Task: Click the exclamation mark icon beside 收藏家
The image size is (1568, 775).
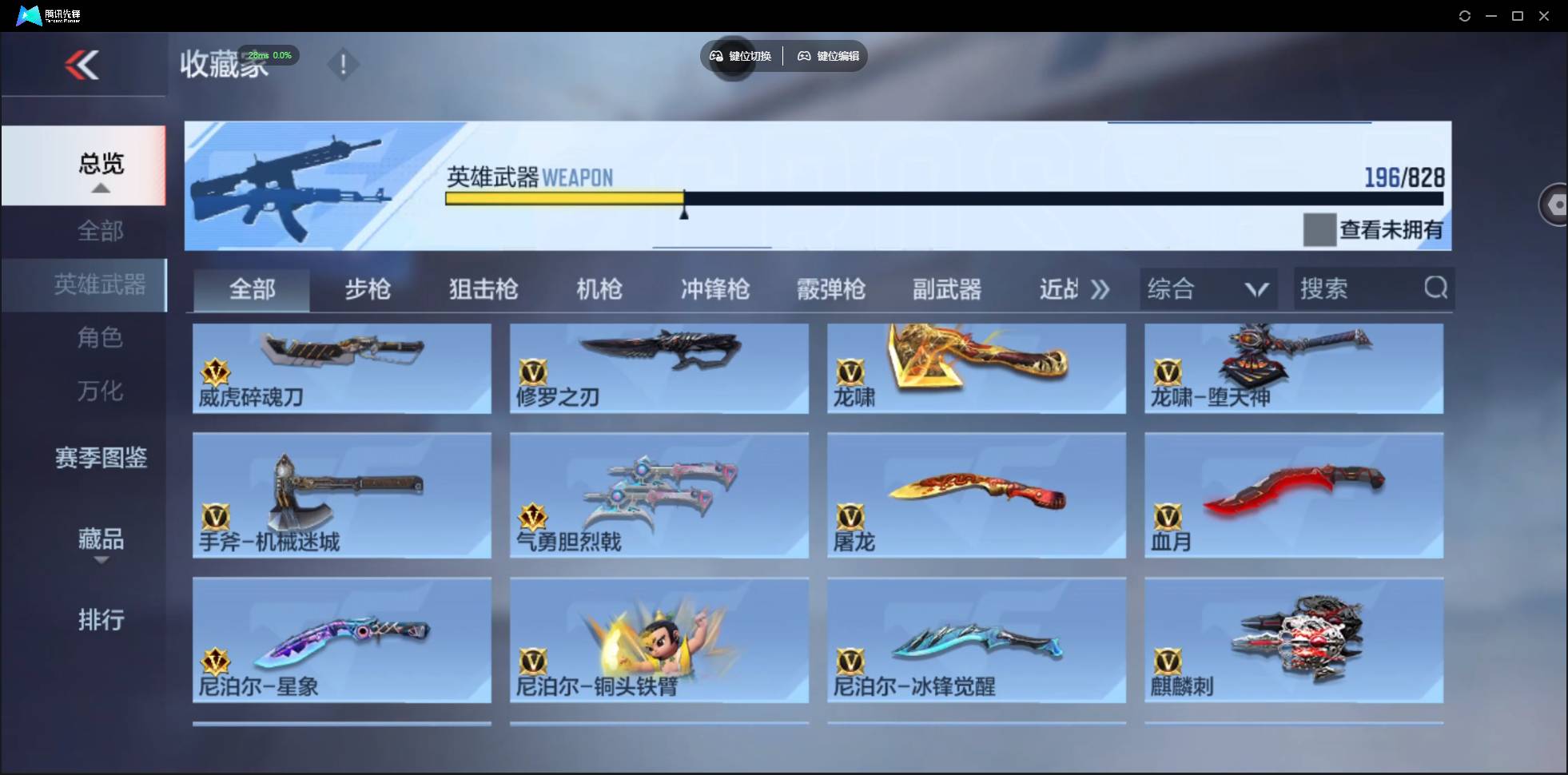Action: coord(344,64)
